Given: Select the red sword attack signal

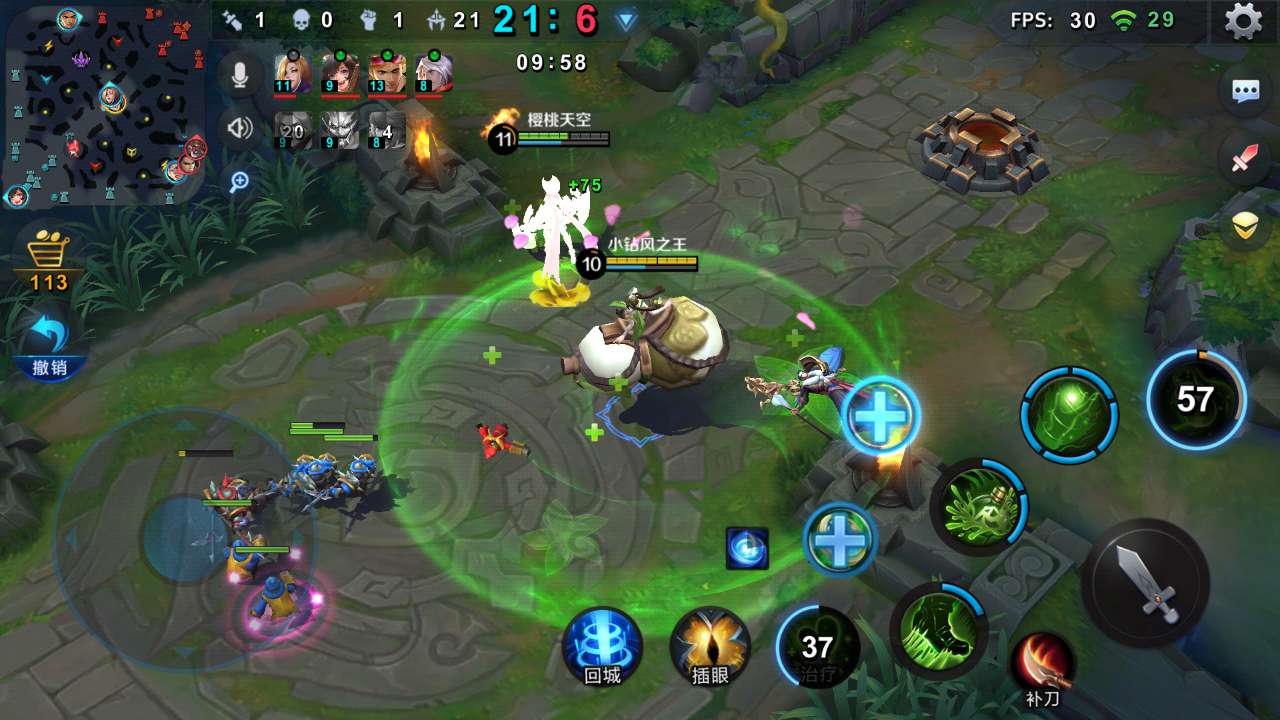Looking at the screenshot, I should (x=1245, y=158).
